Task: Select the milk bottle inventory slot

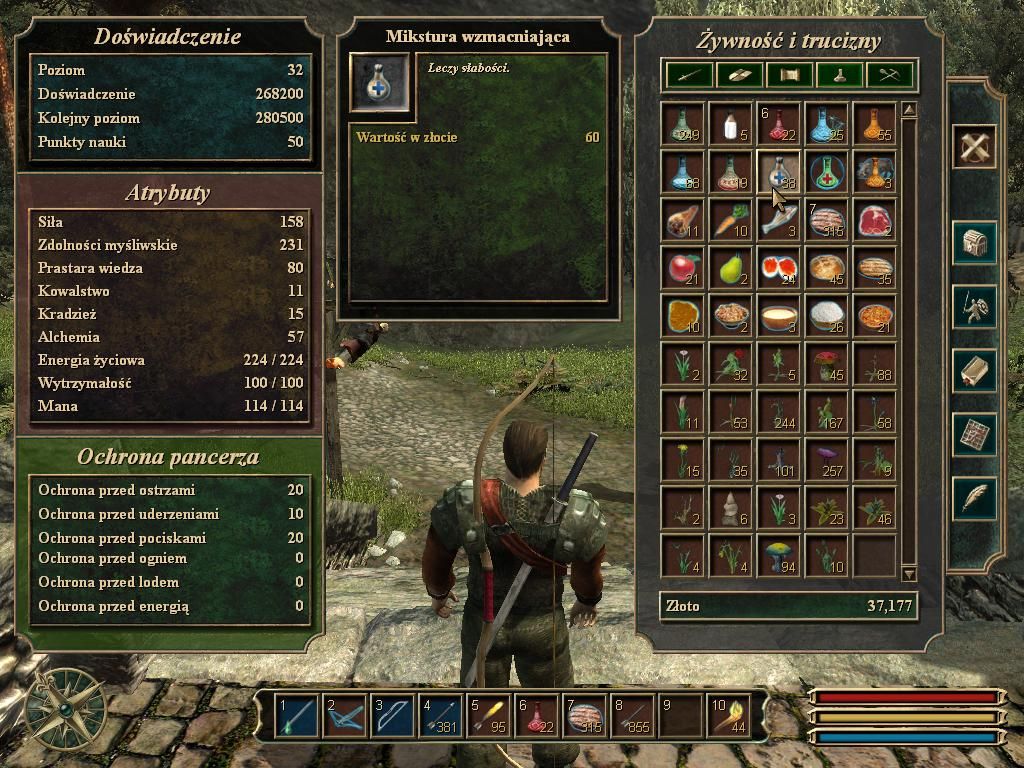Action: click(x=731, y=123)
